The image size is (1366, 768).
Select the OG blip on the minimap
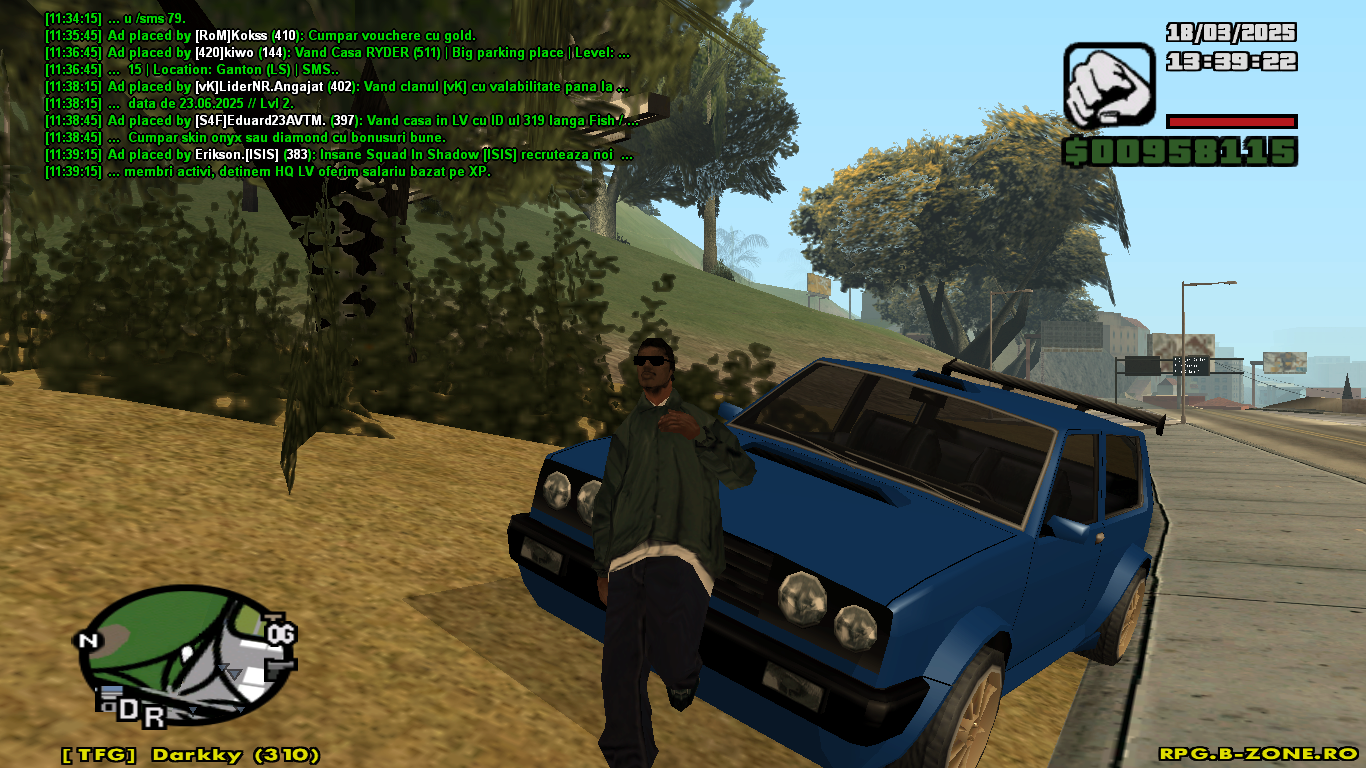tap(281, 633)
